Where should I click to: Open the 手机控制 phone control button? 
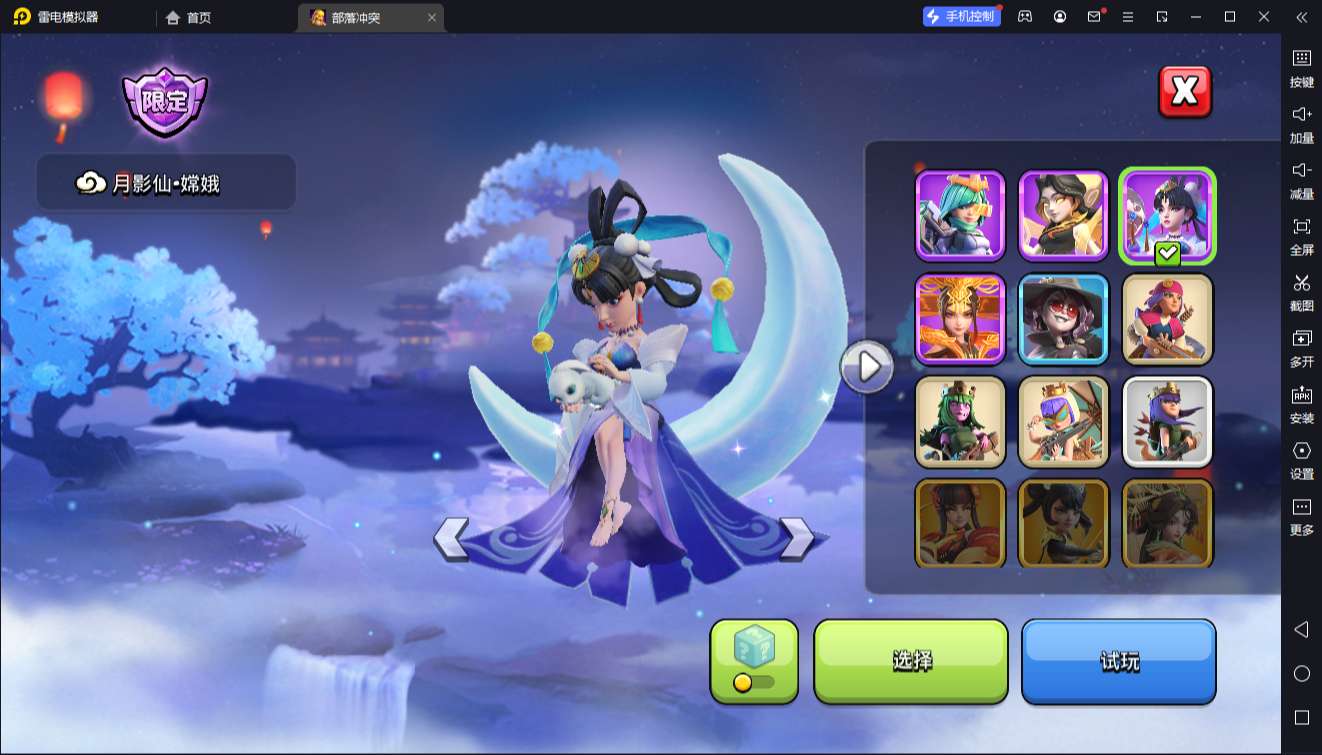pyautogui.click(x=961, y=17)
